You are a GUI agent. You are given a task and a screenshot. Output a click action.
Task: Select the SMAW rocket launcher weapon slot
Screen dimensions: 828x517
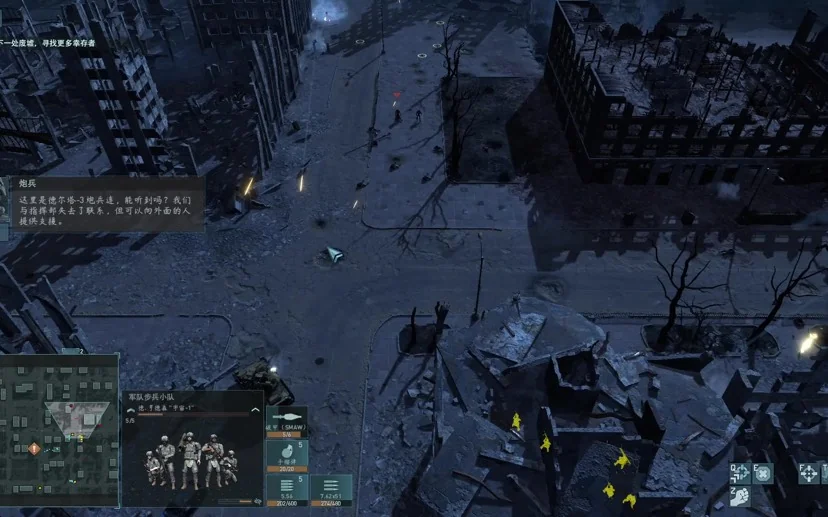tap(287, 422)
